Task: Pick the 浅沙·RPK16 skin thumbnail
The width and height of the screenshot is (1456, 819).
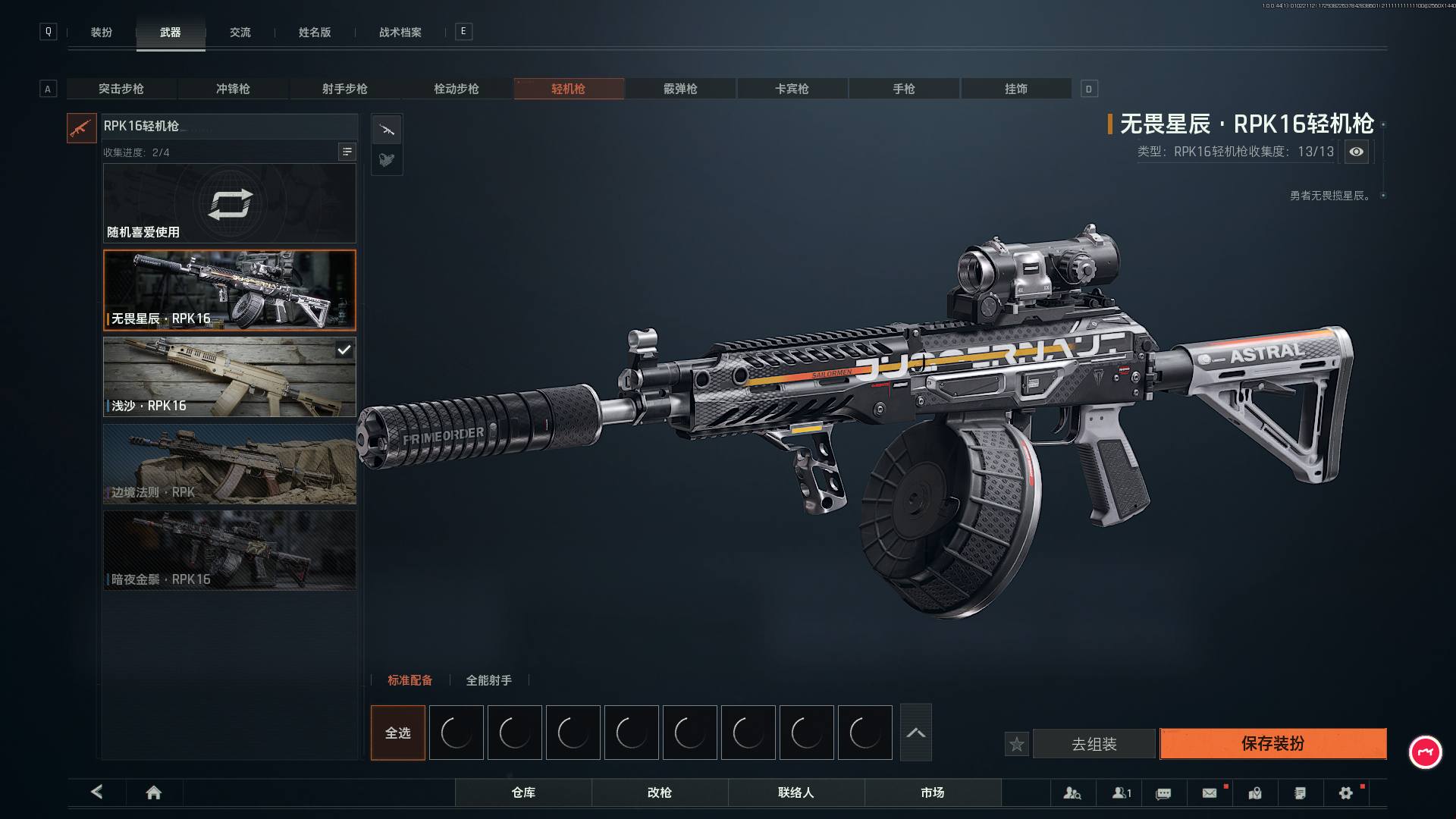Action: (229, 377)
